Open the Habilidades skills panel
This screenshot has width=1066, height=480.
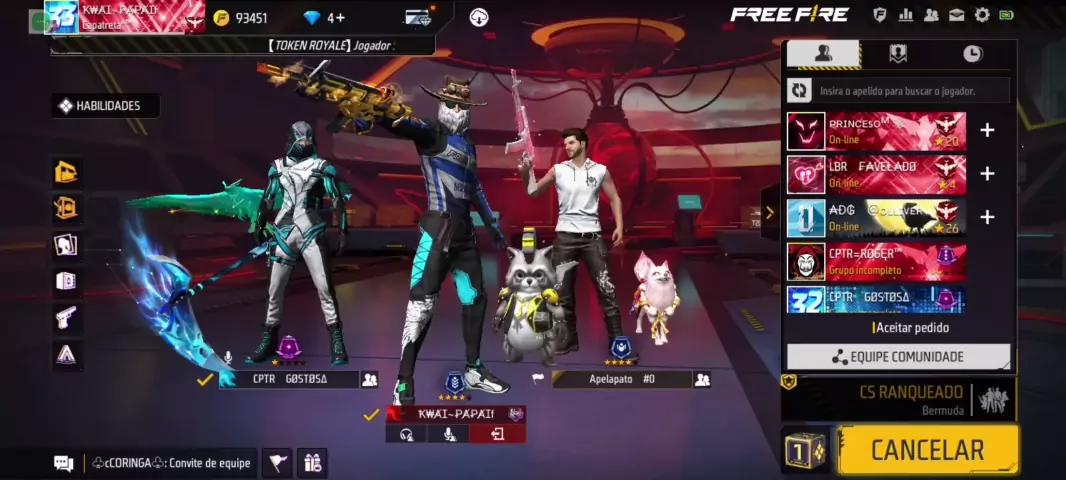pos(106,106)
